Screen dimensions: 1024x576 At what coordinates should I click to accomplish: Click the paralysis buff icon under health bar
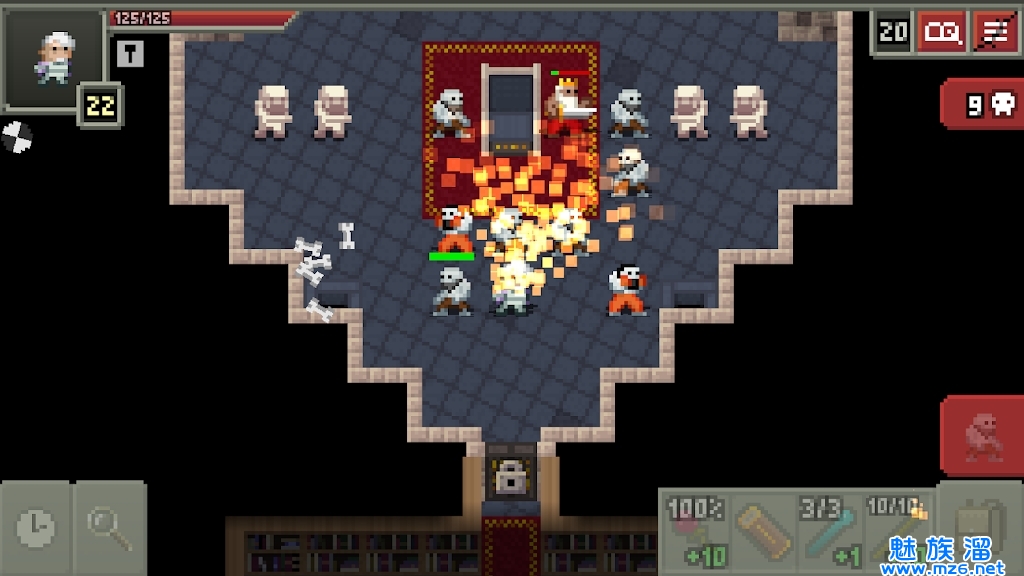(130, 54)
